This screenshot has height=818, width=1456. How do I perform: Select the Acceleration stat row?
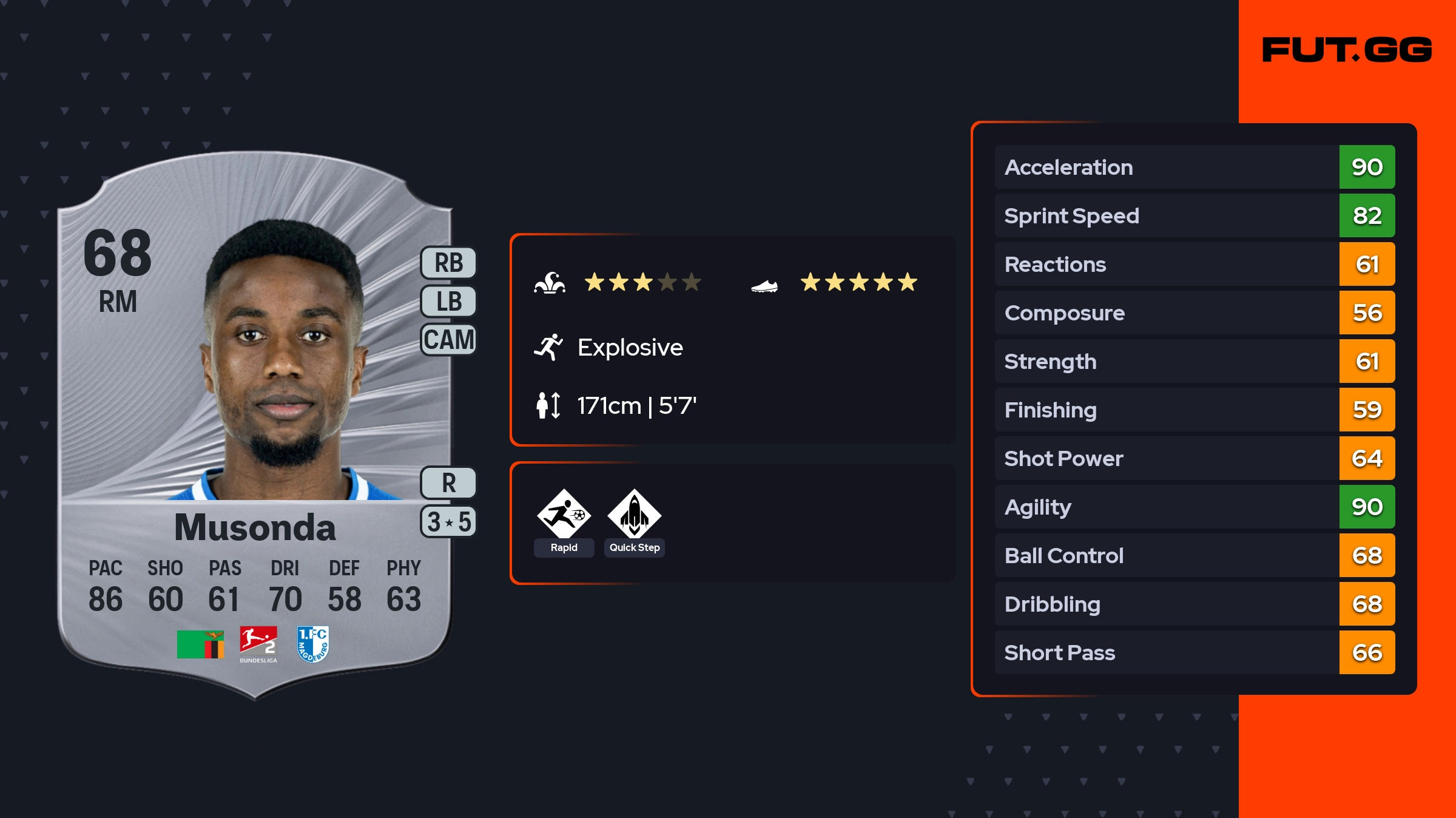(1194, 167)
